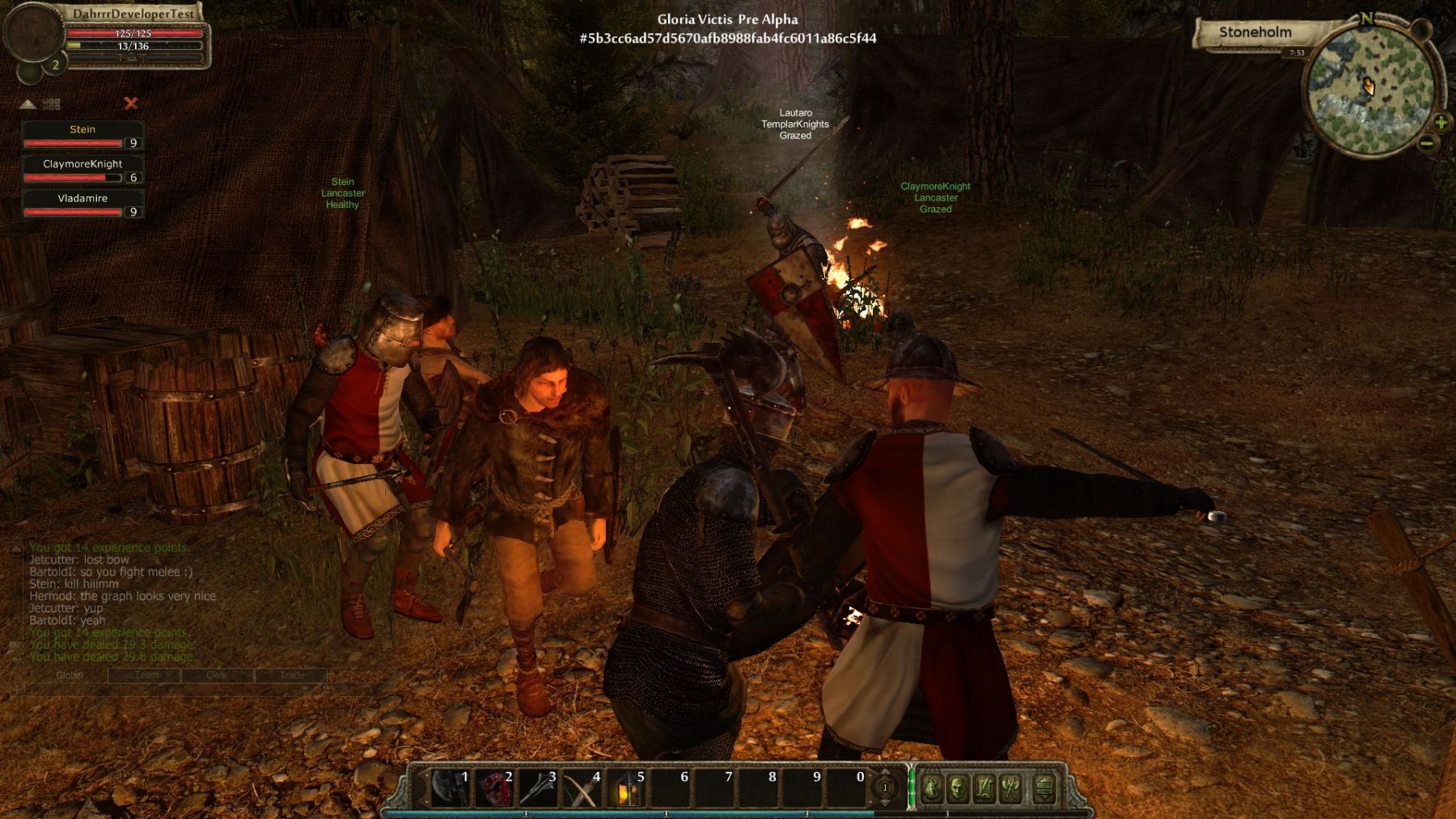Zoom out the minimap with minus button
The image size is (1456, 819).
click(x=1427, y=144)
